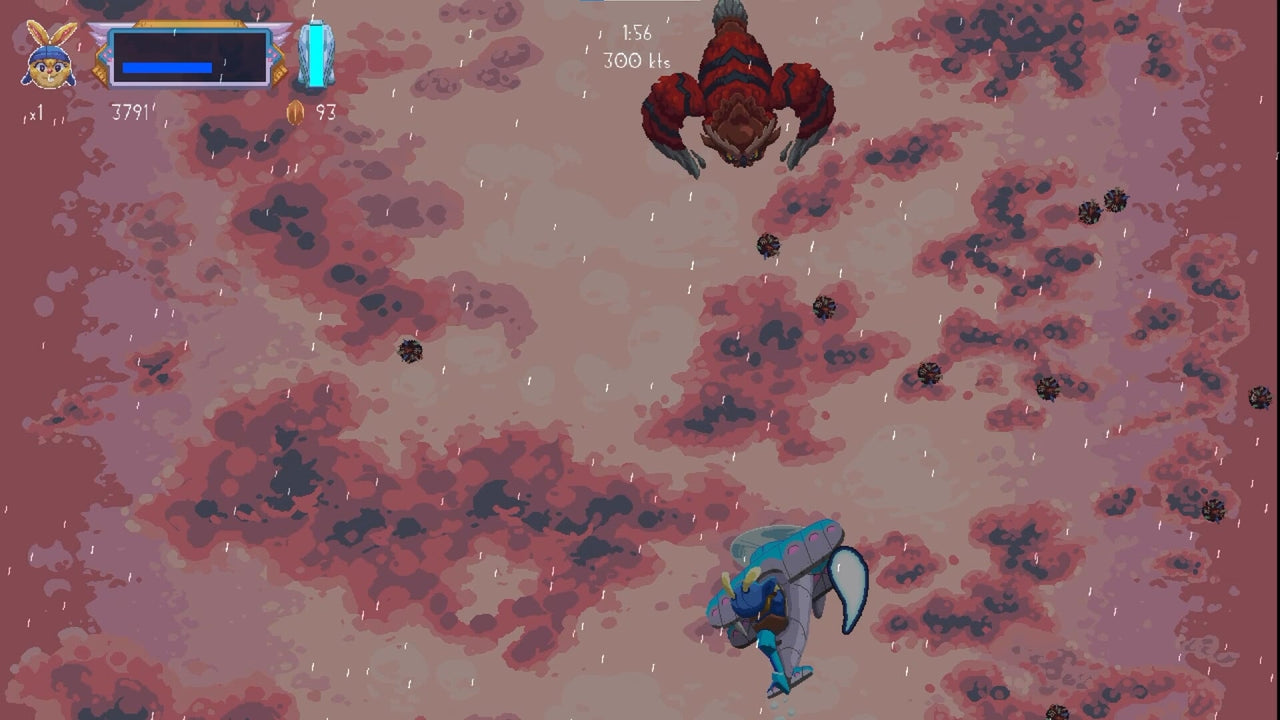The height and width of the screenshot is (720, 1280).
Task: Click the small spinning mine left of center
Action: click(410, 352)
